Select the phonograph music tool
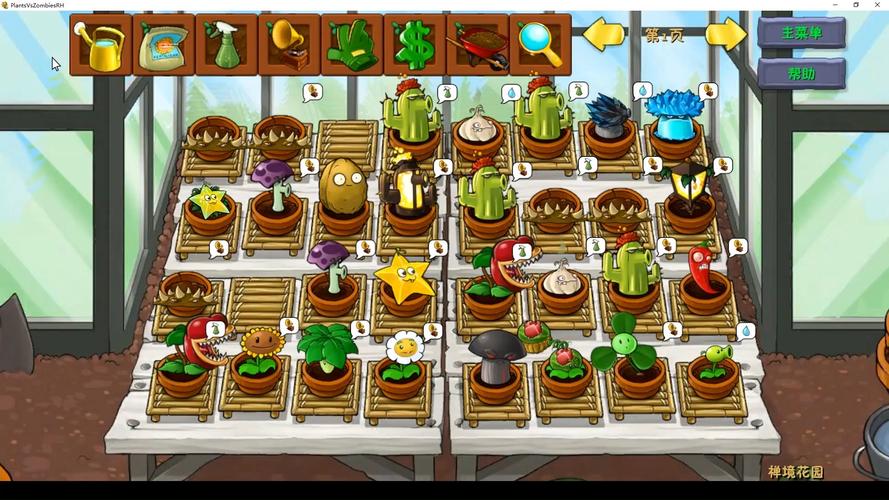The image size is (889, 500). pos(289,45)
